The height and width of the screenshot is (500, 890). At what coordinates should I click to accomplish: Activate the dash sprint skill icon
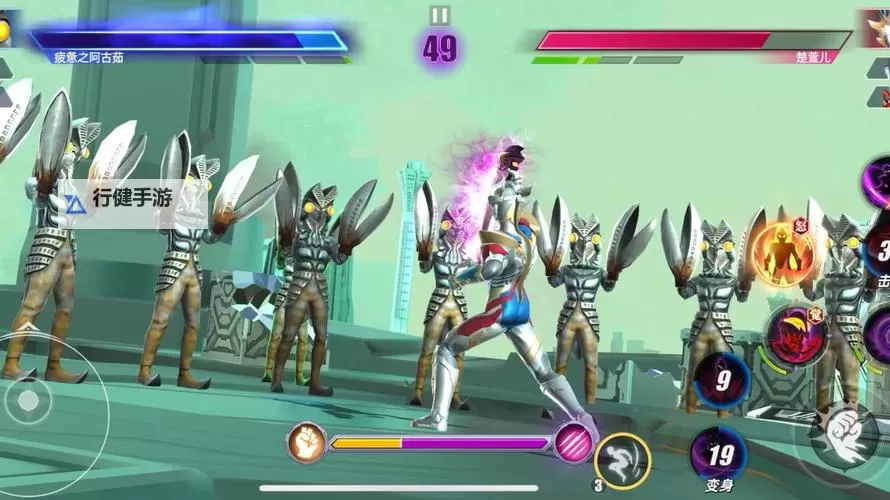click(622, 461)
